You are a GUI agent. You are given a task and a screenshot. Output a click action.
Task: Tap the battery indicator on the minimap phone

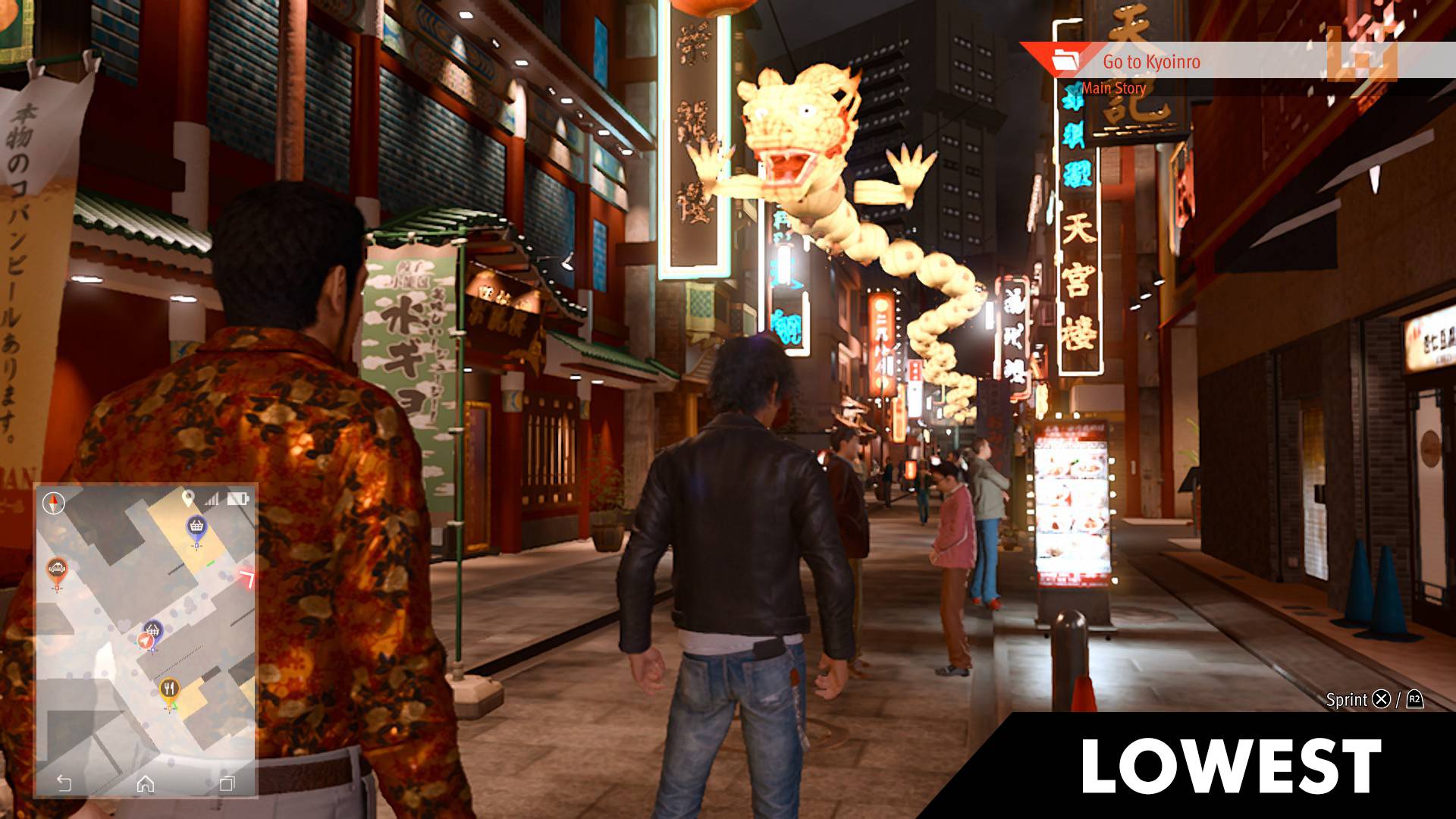tap(237, 499)
